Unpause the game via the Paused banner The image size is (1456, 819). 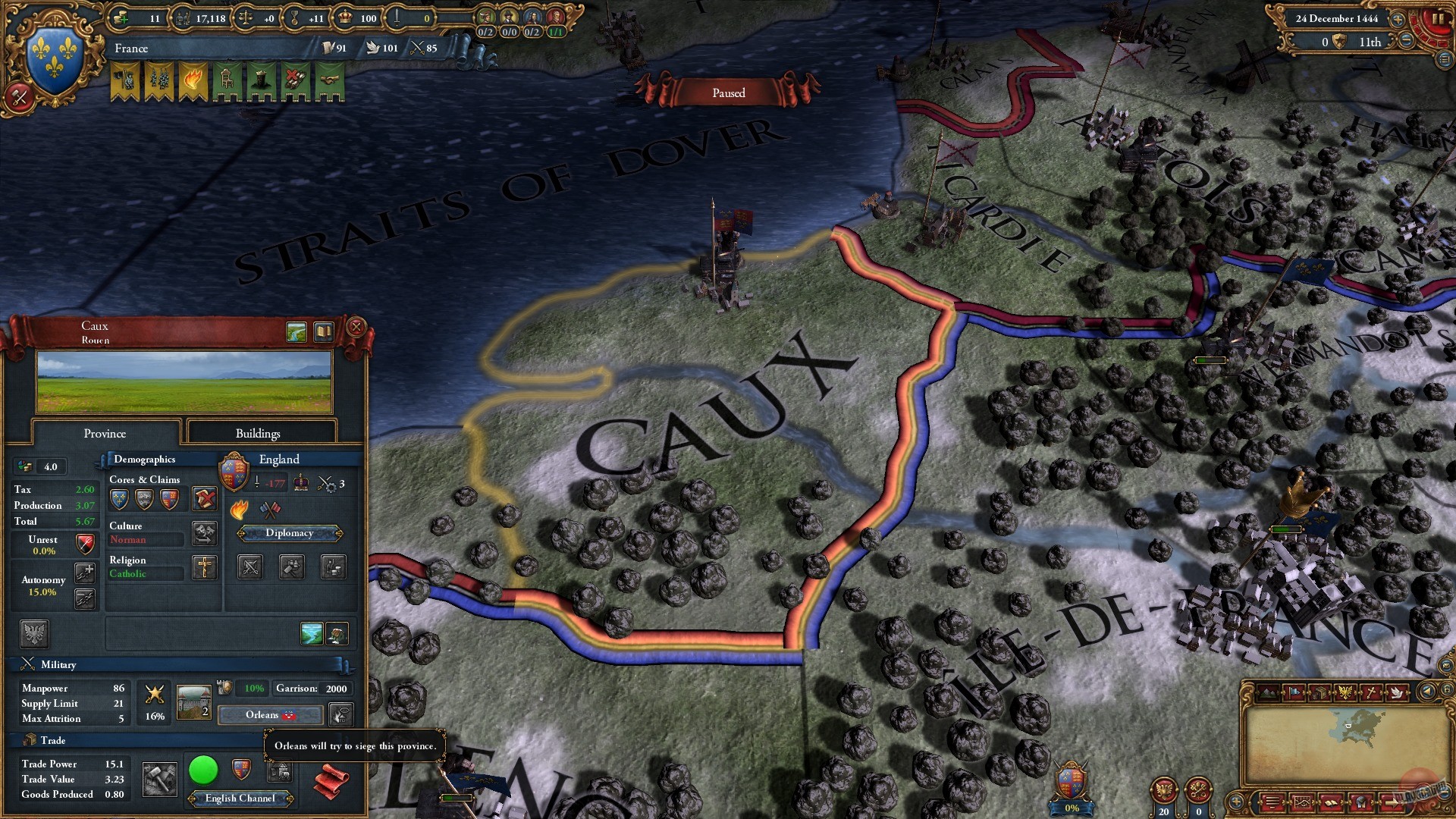[x=728, y=92]
